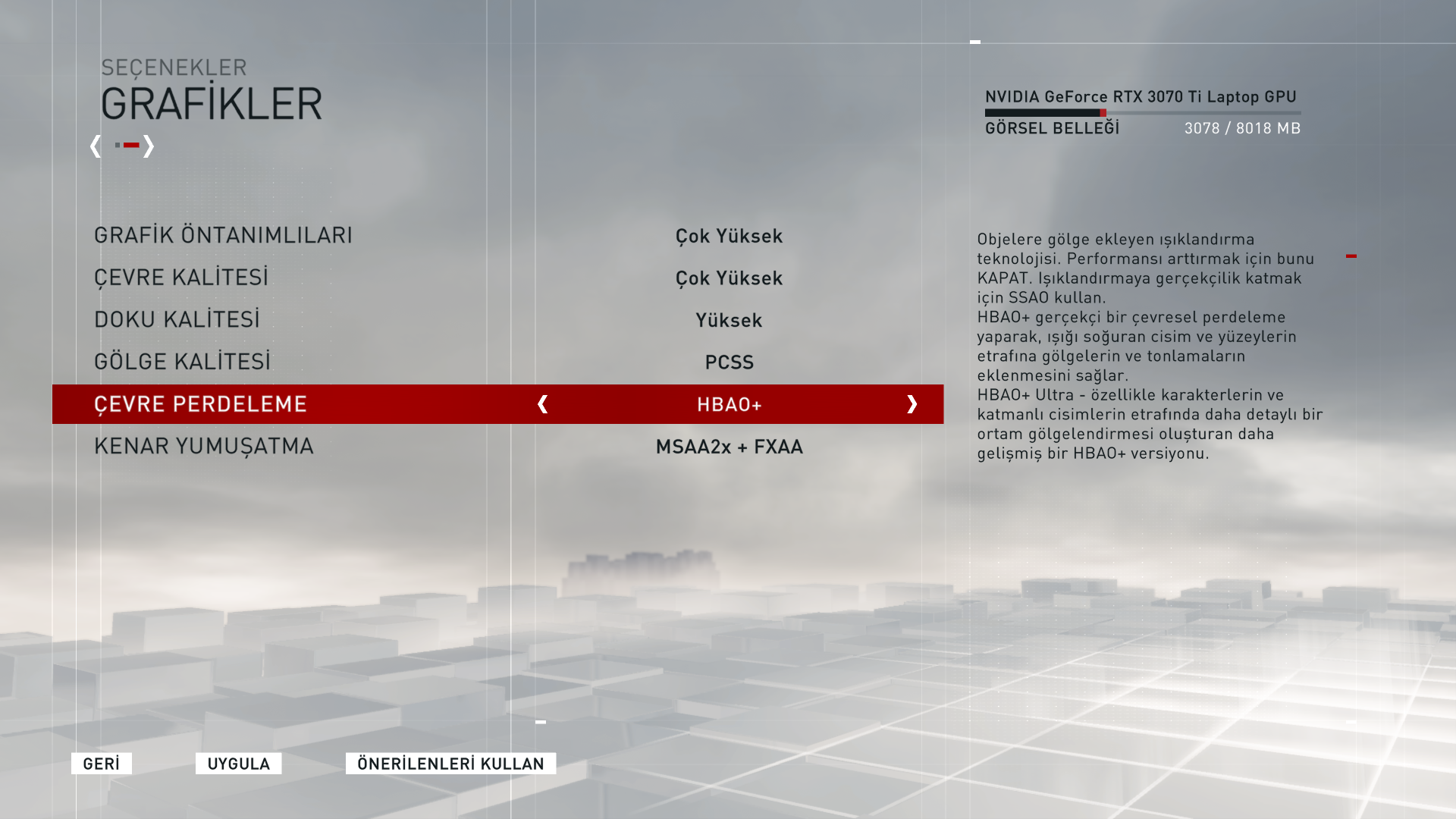This screenshot has height=819, width=1456.
Task: Click the GERİ button
Action: [x=101, y=764]
